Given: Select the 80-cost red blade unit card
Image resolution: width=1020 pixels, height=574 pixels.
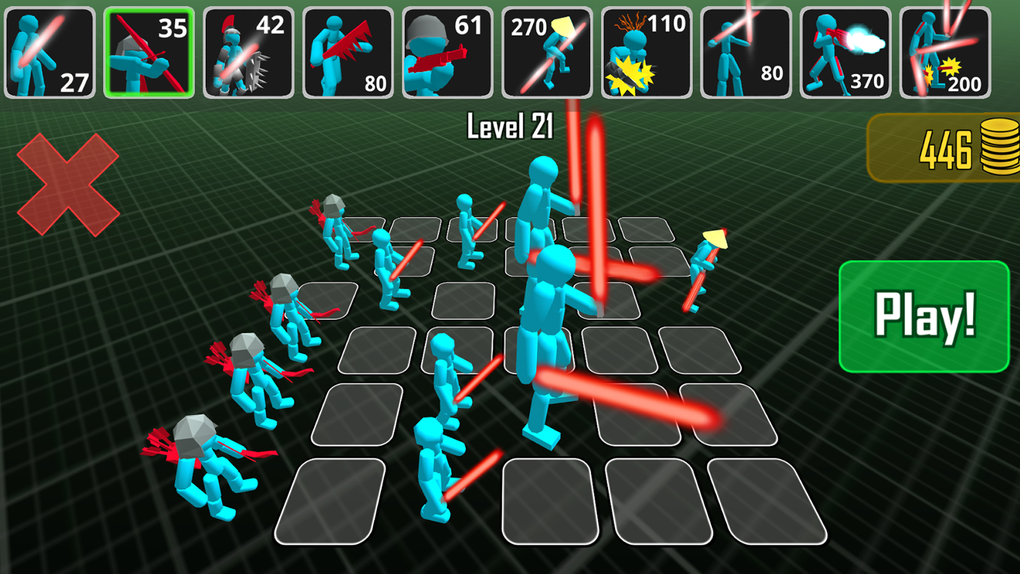Looking at the screenshot, I should tap(348, 53).
